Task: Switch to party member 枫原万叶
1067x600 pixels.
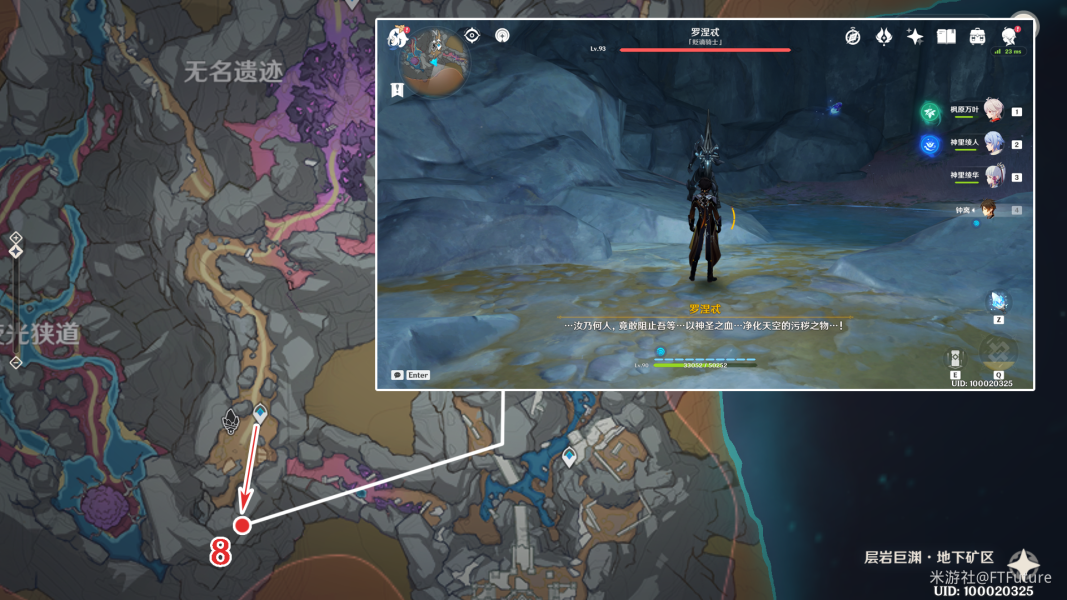Action: [x=993, y=110]
